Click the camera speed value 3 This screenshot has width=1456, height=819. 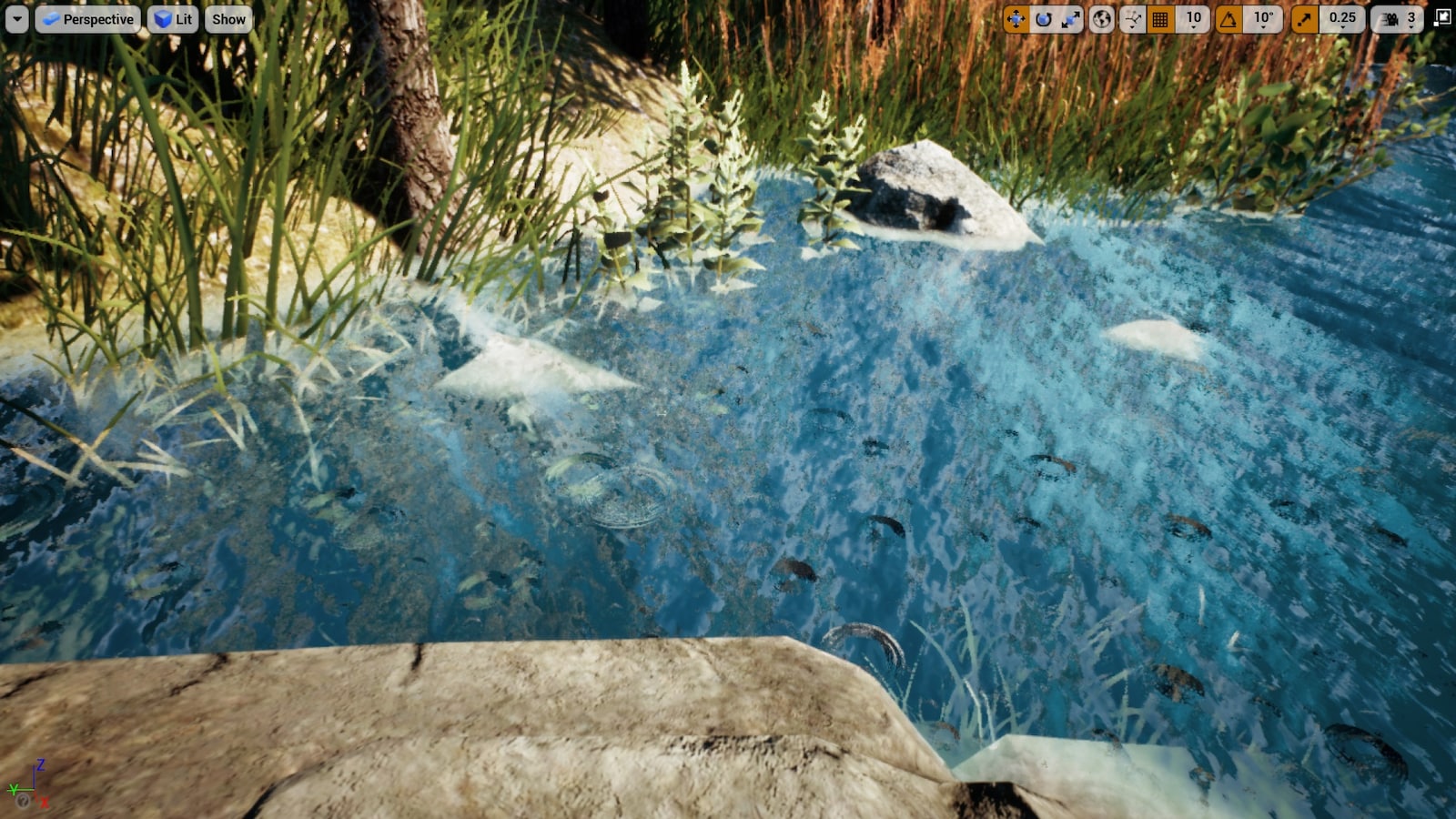click(1410, 17)
